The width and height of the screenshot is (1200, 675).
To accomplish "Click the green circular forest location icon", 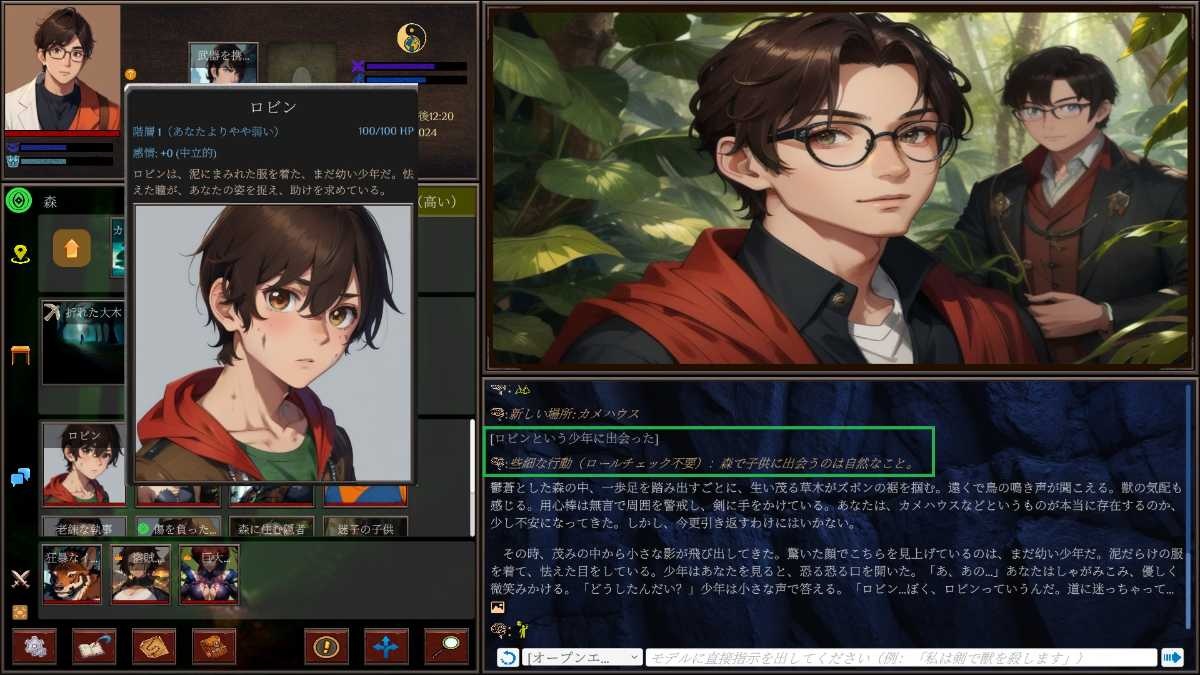I will 19,201.
